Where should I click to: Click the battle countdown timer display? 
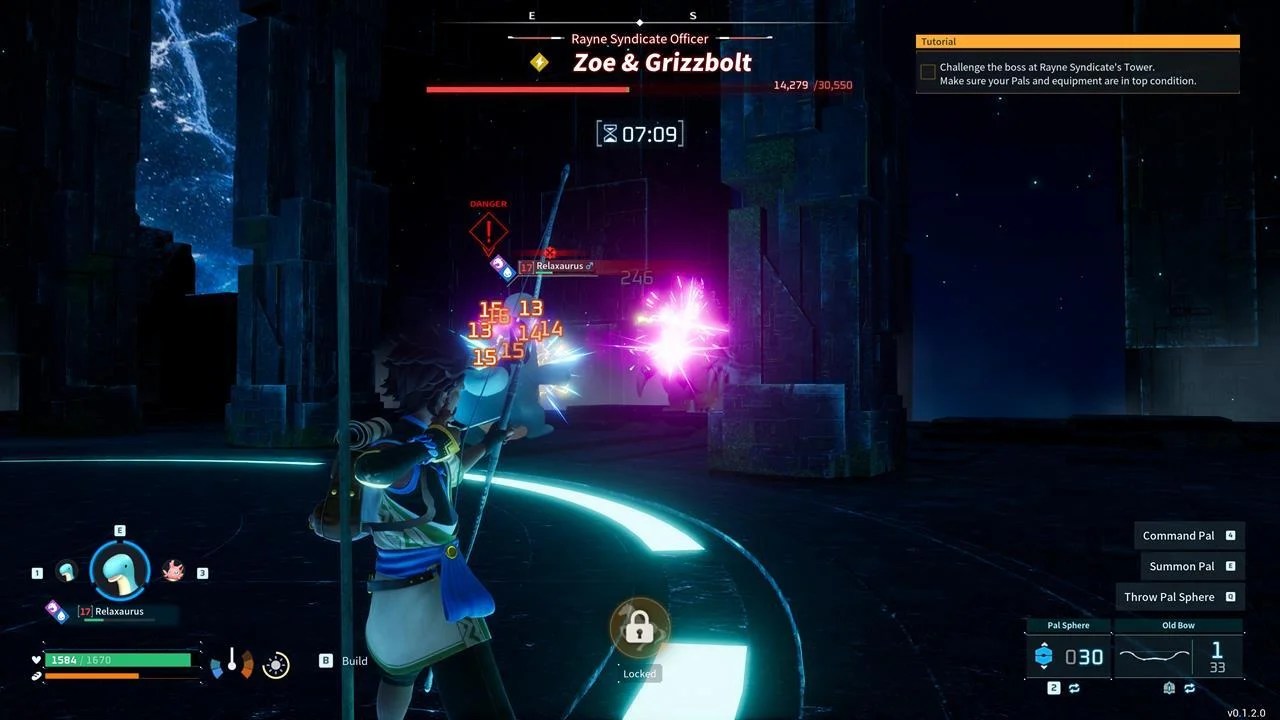point(640,133)
